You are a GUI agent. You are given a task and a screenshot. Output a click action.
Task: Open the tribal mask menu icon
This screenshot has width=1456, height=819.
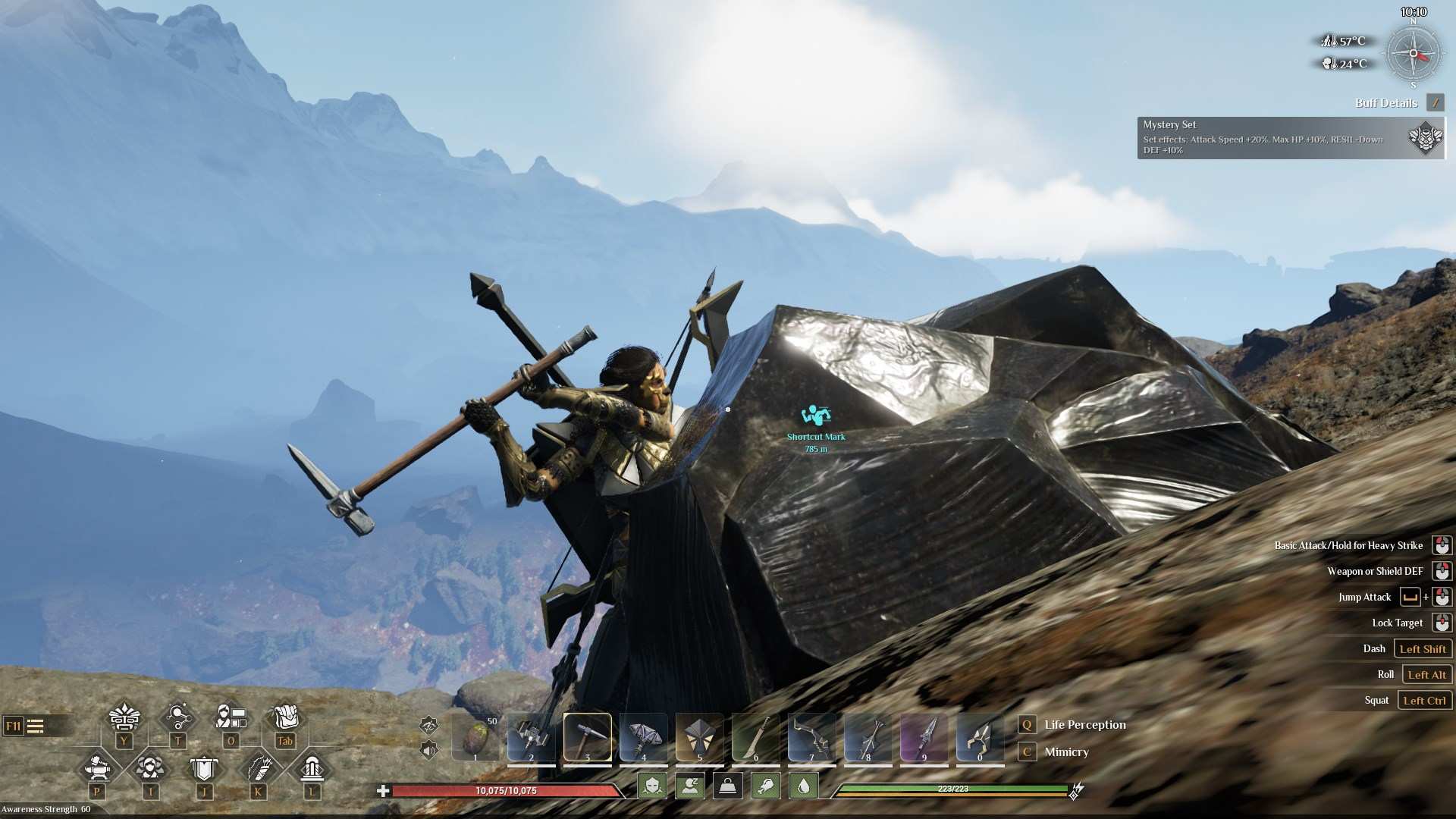point(124,717)
